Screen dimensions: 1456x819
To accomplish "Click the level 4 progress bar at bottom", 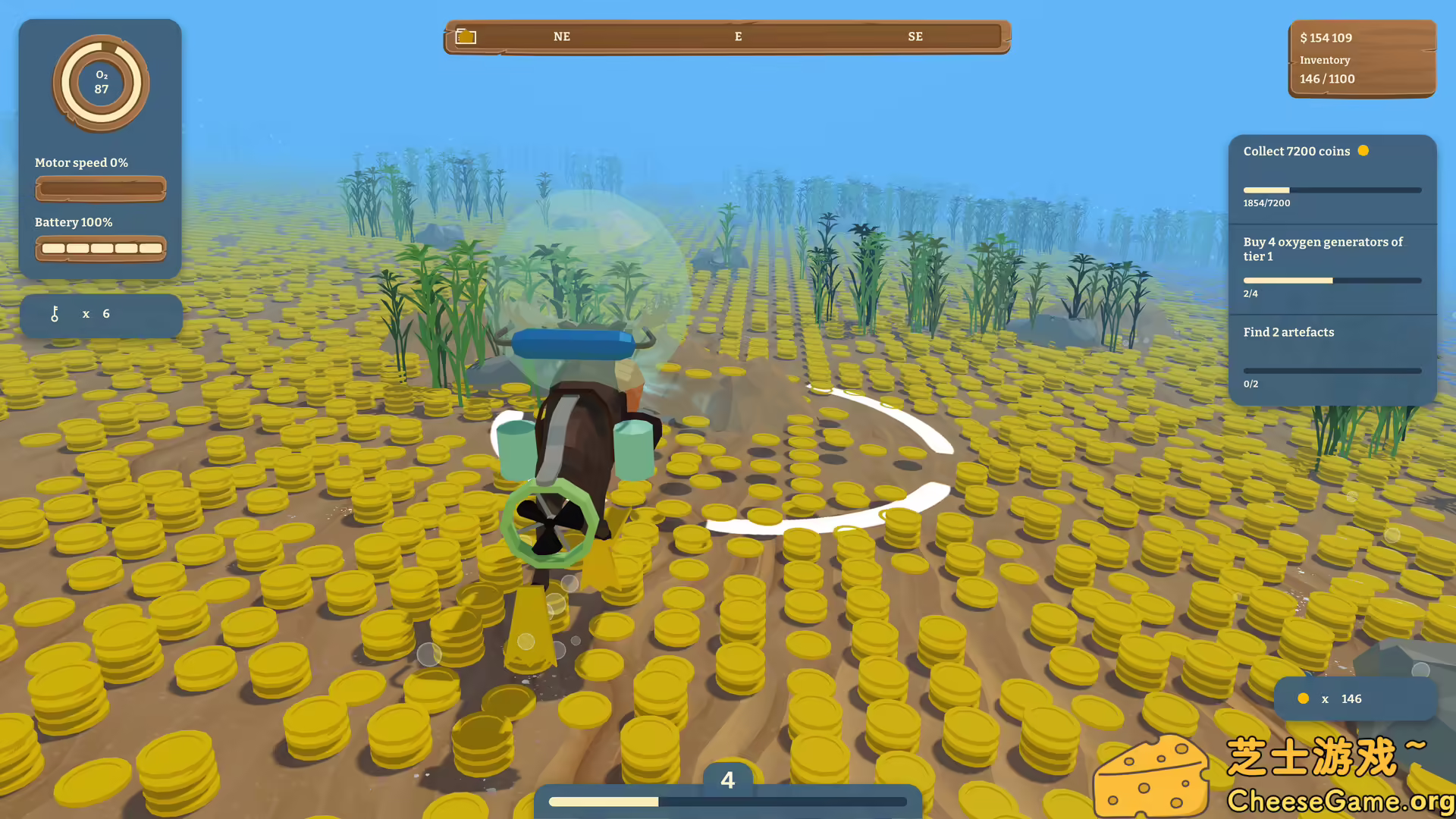I will [726, 801].
